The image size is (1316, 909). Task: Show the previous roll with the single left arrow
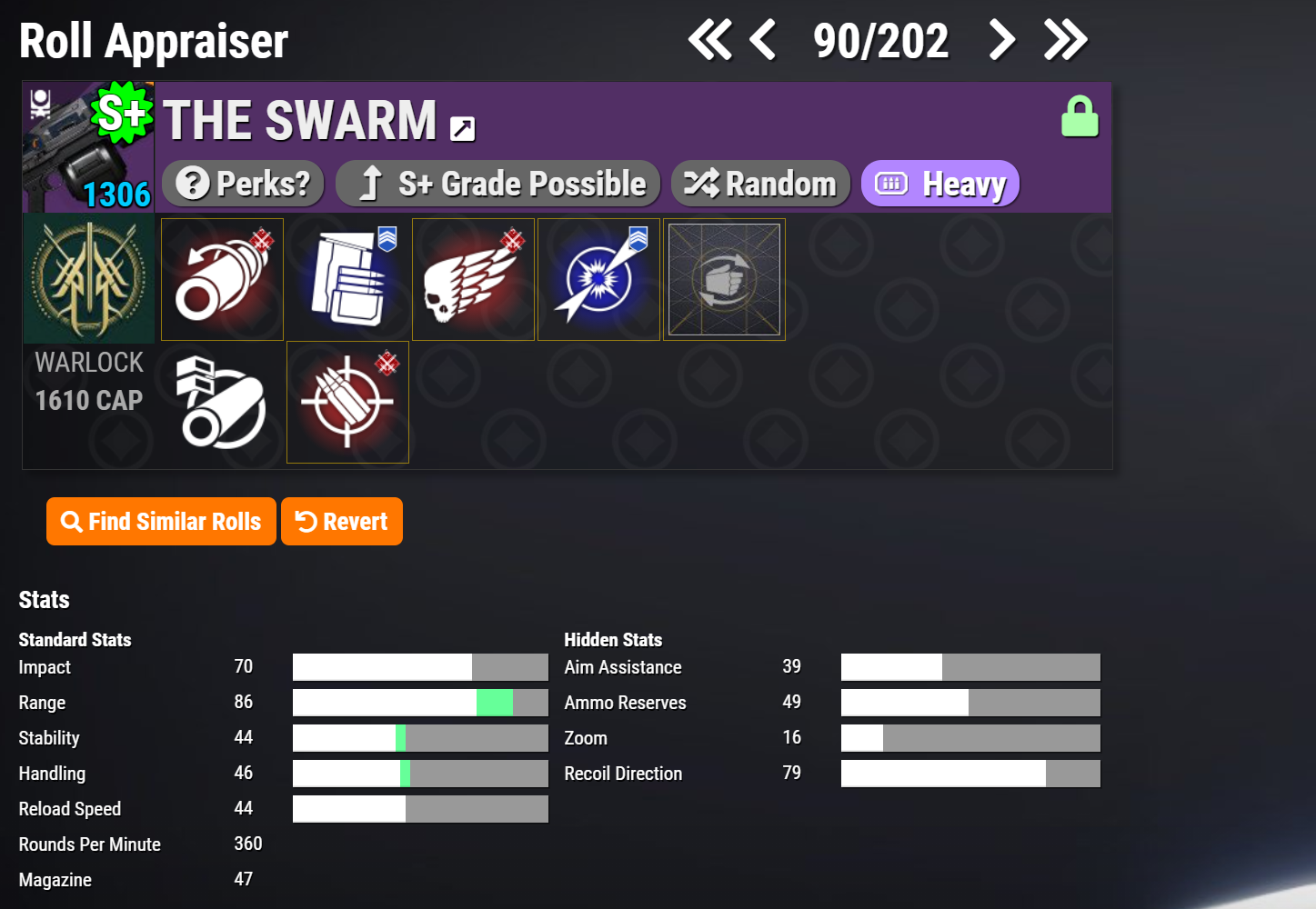point(763,41)
